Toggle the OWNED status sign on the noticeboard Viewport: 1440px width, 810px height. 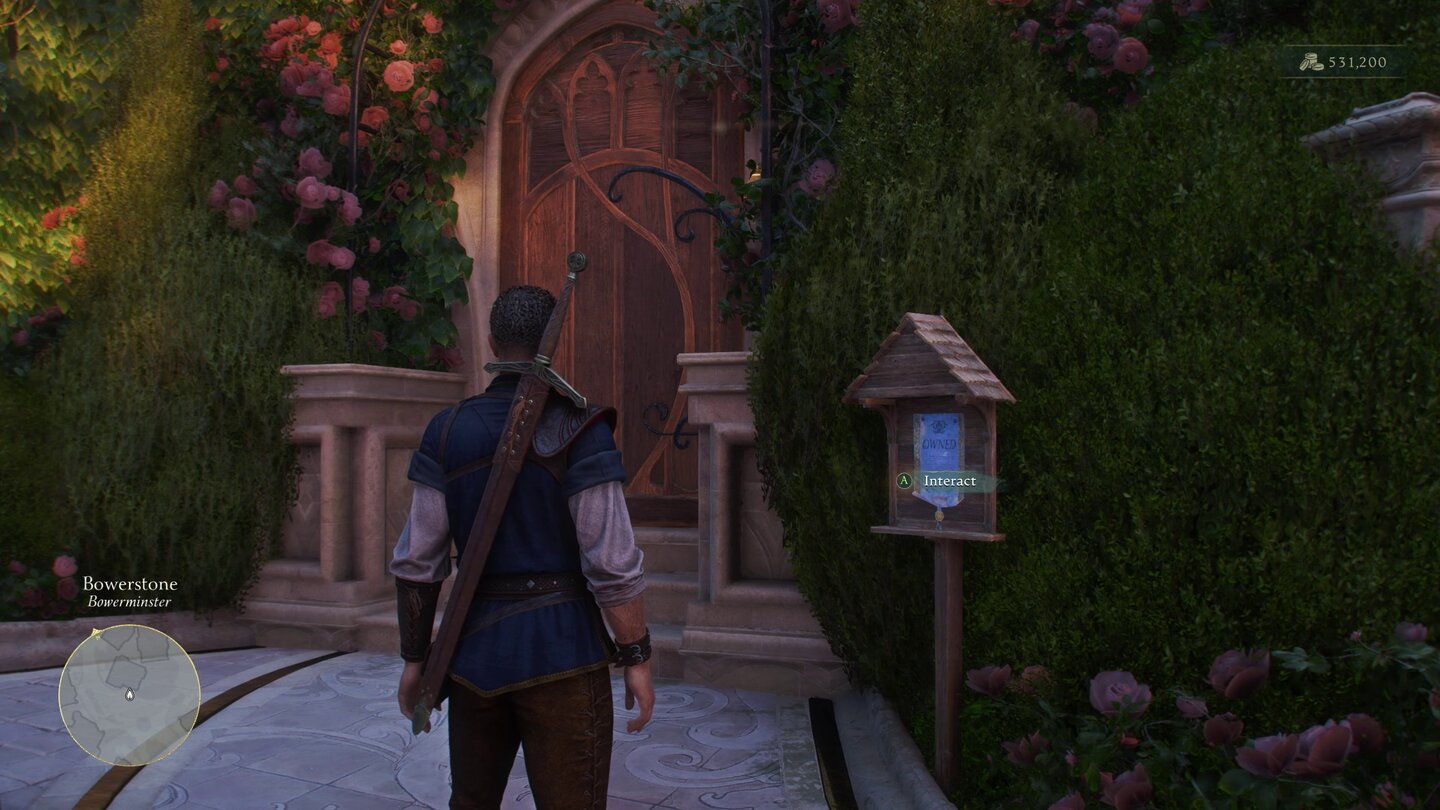point(940,444)
